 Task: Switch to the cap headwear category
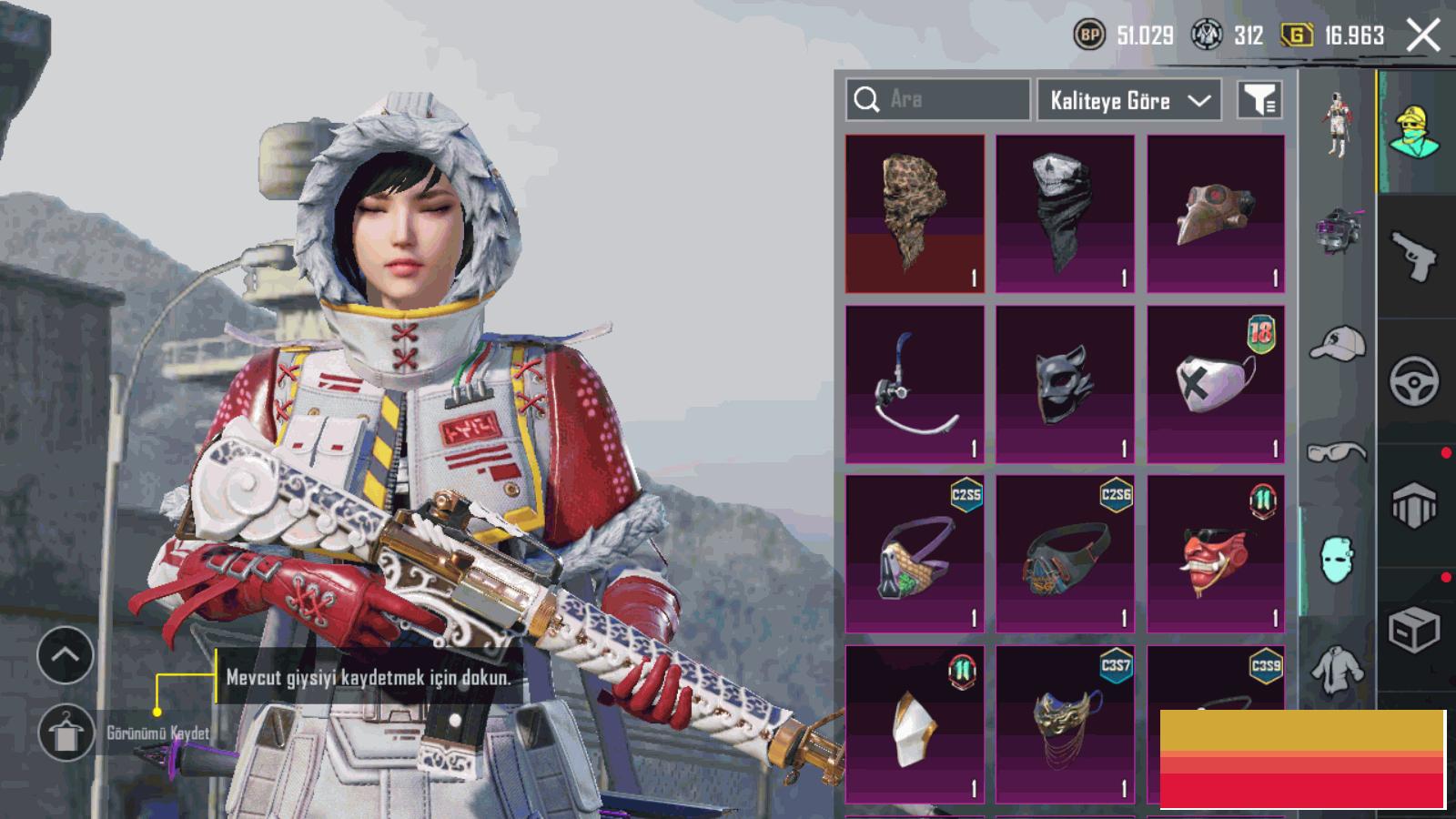[x=1338, y=343]
